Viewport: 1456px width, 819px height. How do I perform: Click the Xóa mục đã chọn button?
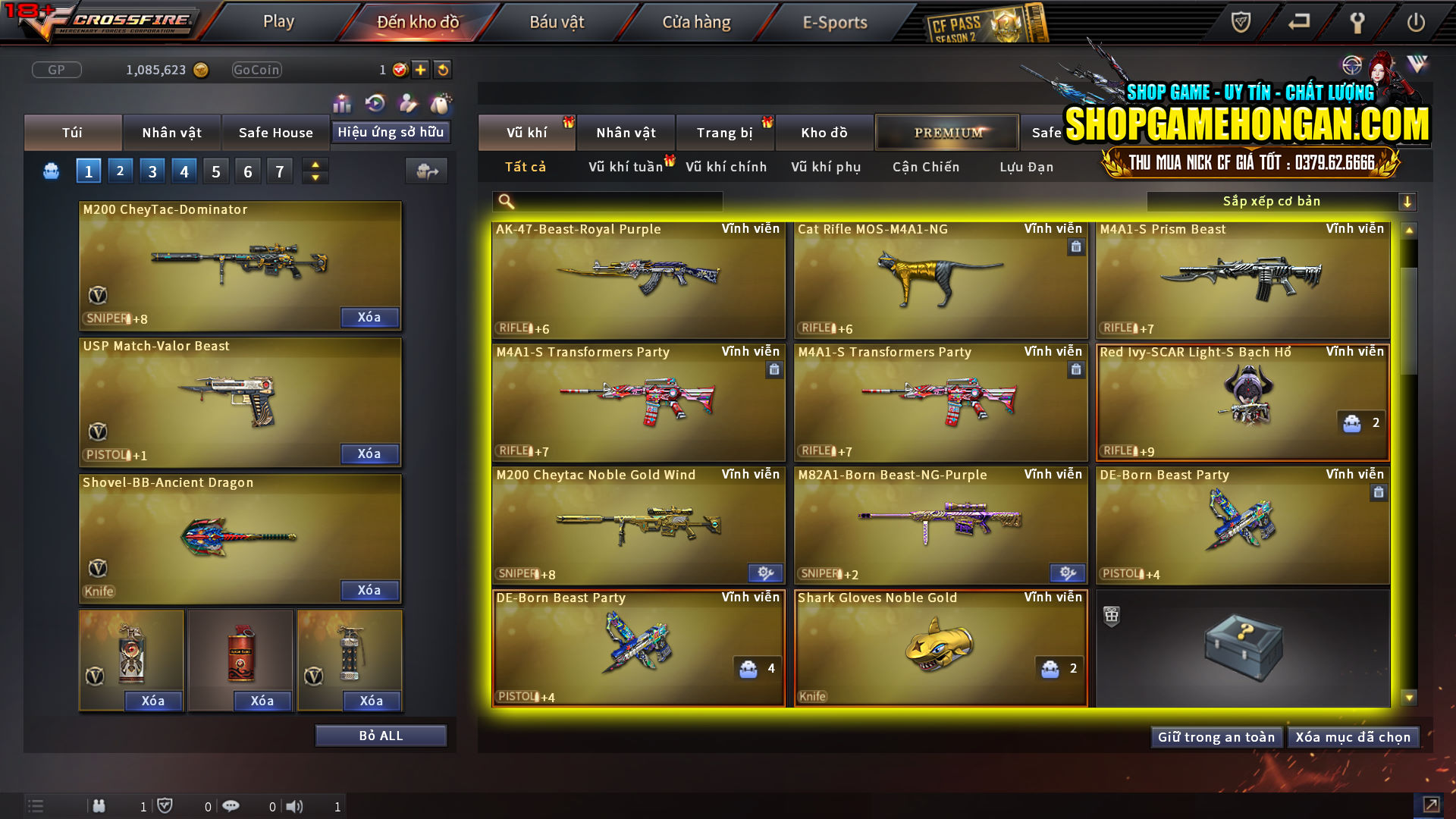(x=1354, y=736)
